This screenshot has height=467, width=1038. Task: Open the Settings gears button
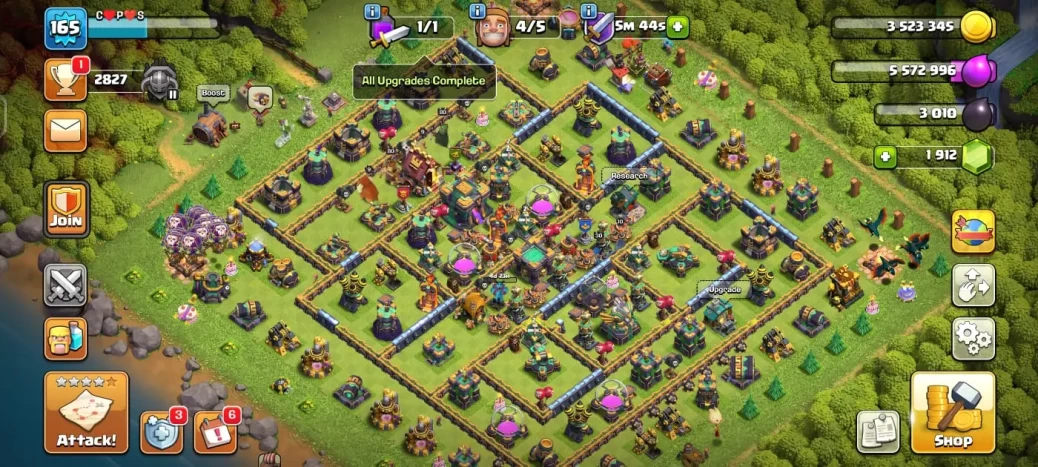click(x=972, y=339)
